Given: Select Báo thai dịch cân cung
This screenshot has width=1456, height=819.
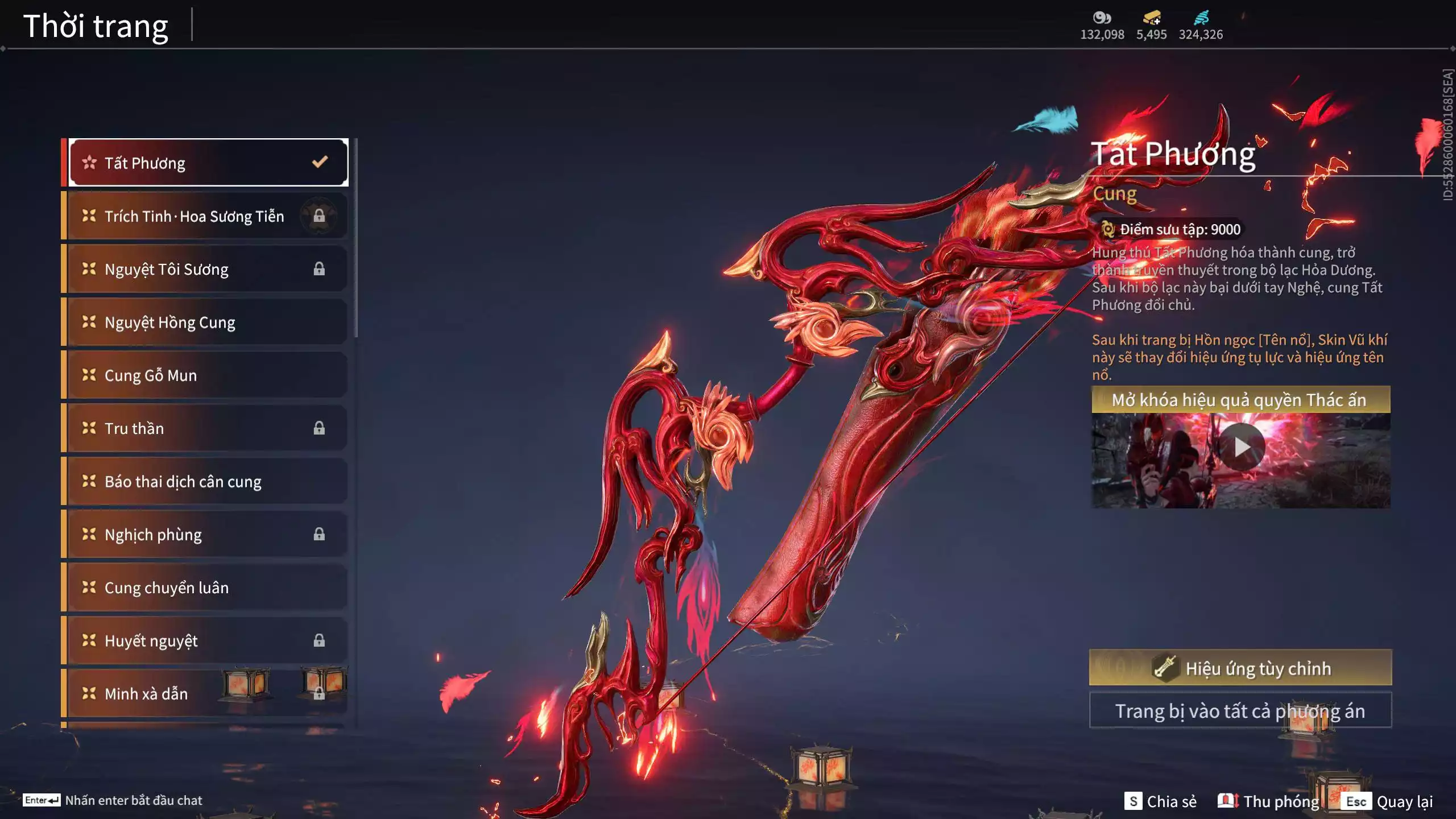Looking at the screenshot, I should tap(208, 482).
